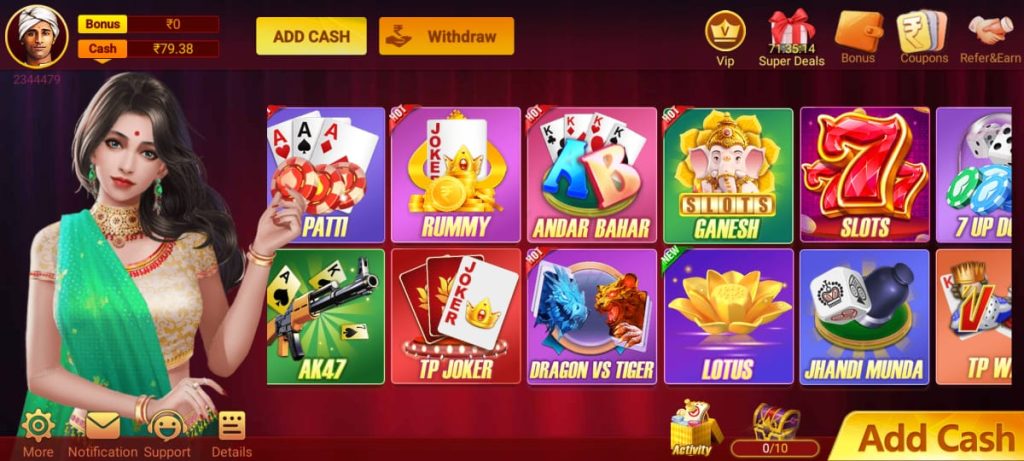Image resolution: width=1024 pixels, height=461 pixels.
Task: Open the Refer&Earn handshake icon
Action: click(990, 35)
